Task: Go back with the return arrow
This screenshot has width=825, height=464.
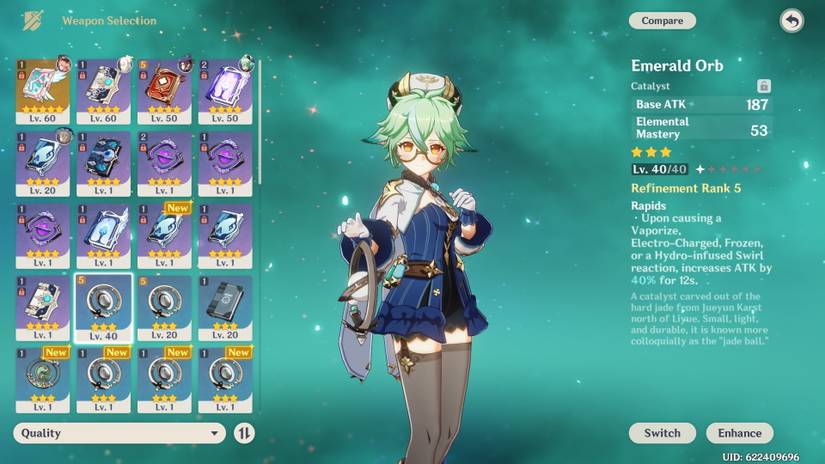Action: [791, 20]
